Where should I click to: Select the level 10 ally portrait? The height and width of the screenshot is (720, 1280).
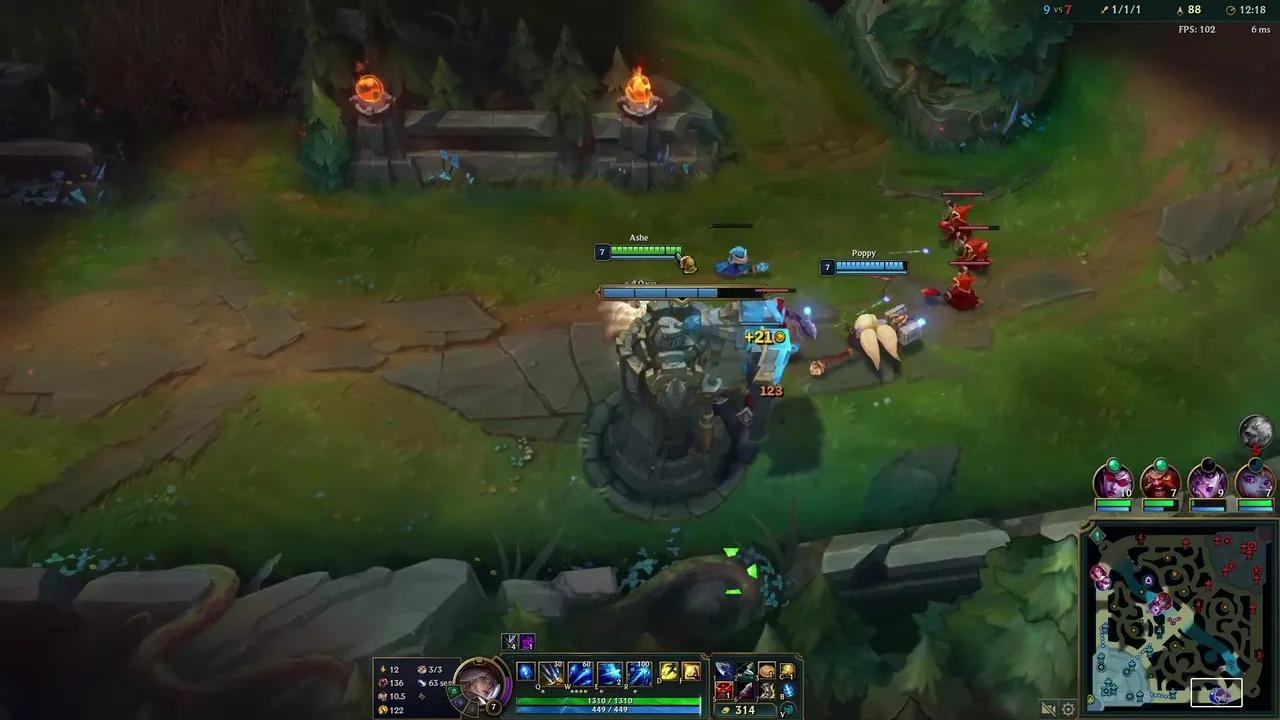pyautogui.click(x=1111, y=485)
